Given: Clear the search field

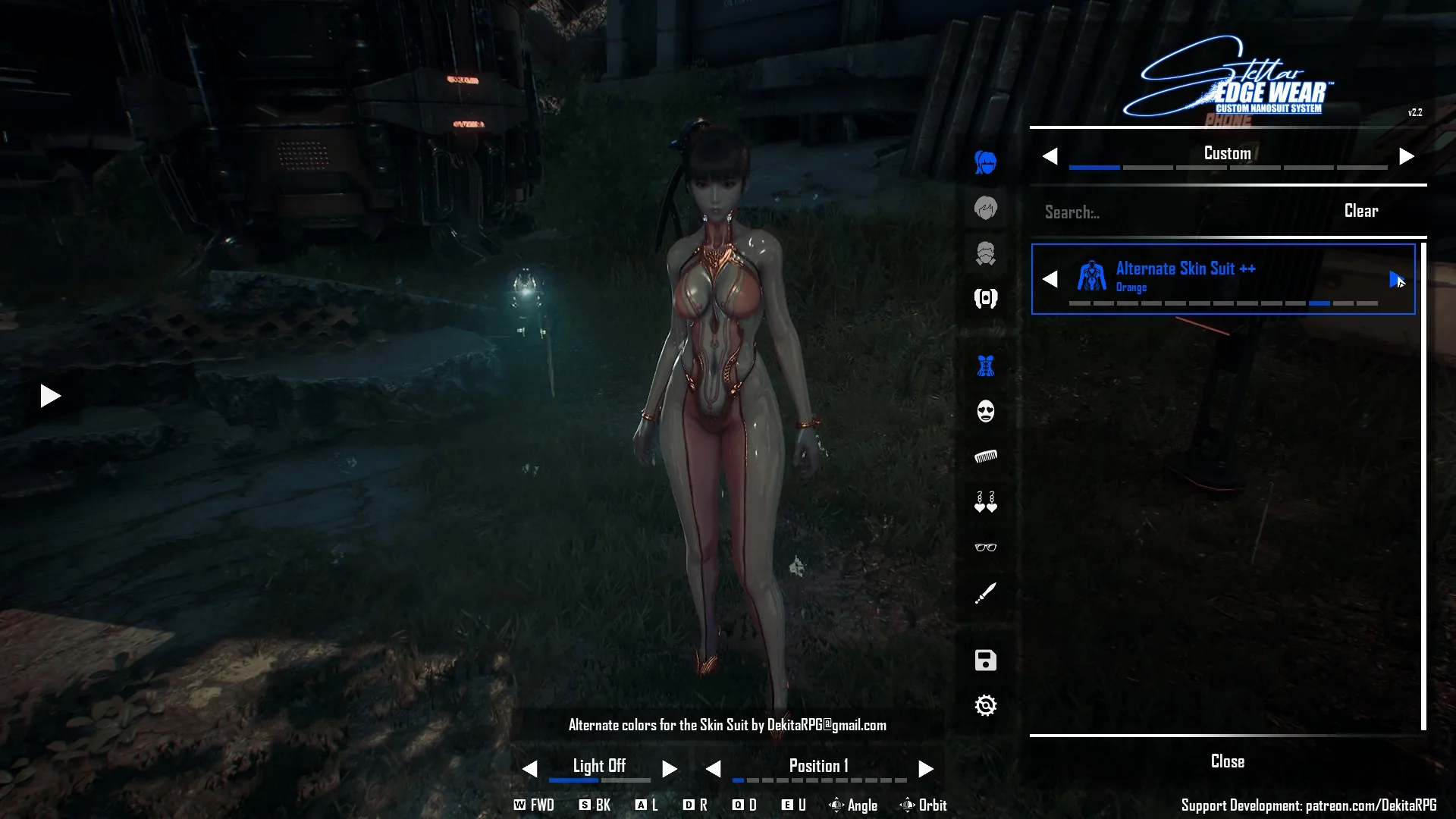Looking at the screenshot, I should click(1360, 211).
